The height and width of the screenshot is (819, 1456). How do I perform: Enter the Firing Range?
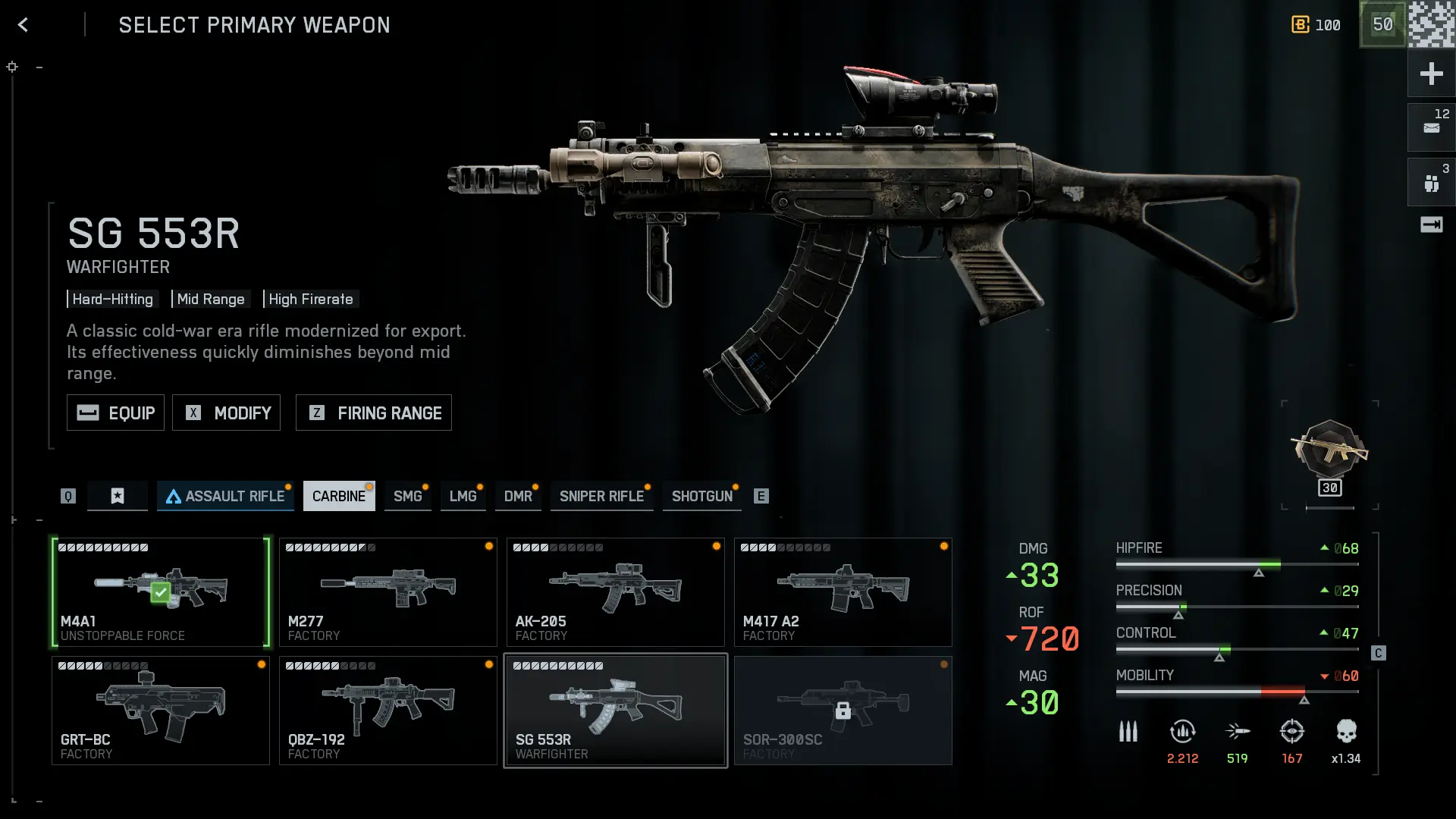373,413
